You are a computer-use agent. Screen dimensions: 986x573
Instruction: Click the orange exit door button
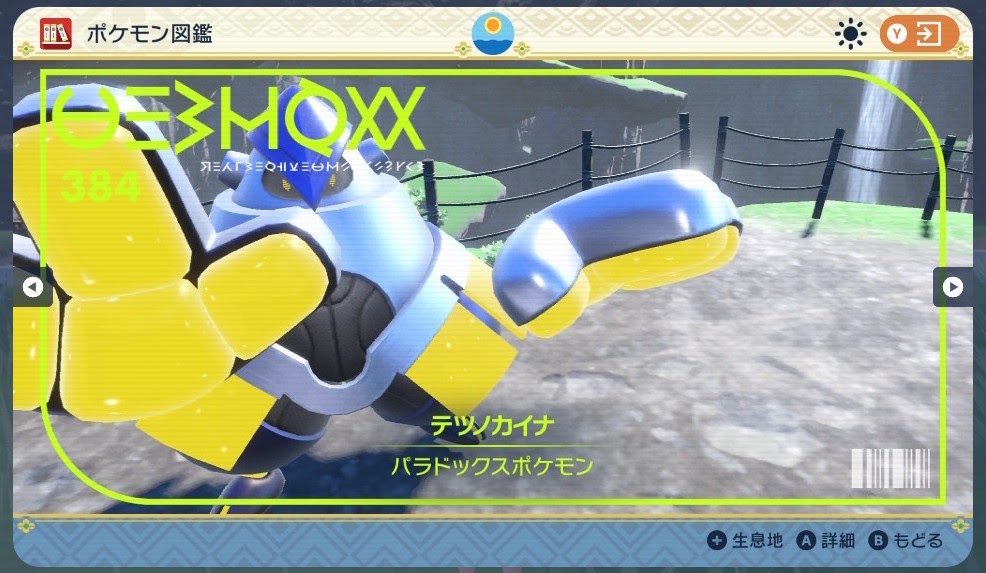(x=918, y=34)
